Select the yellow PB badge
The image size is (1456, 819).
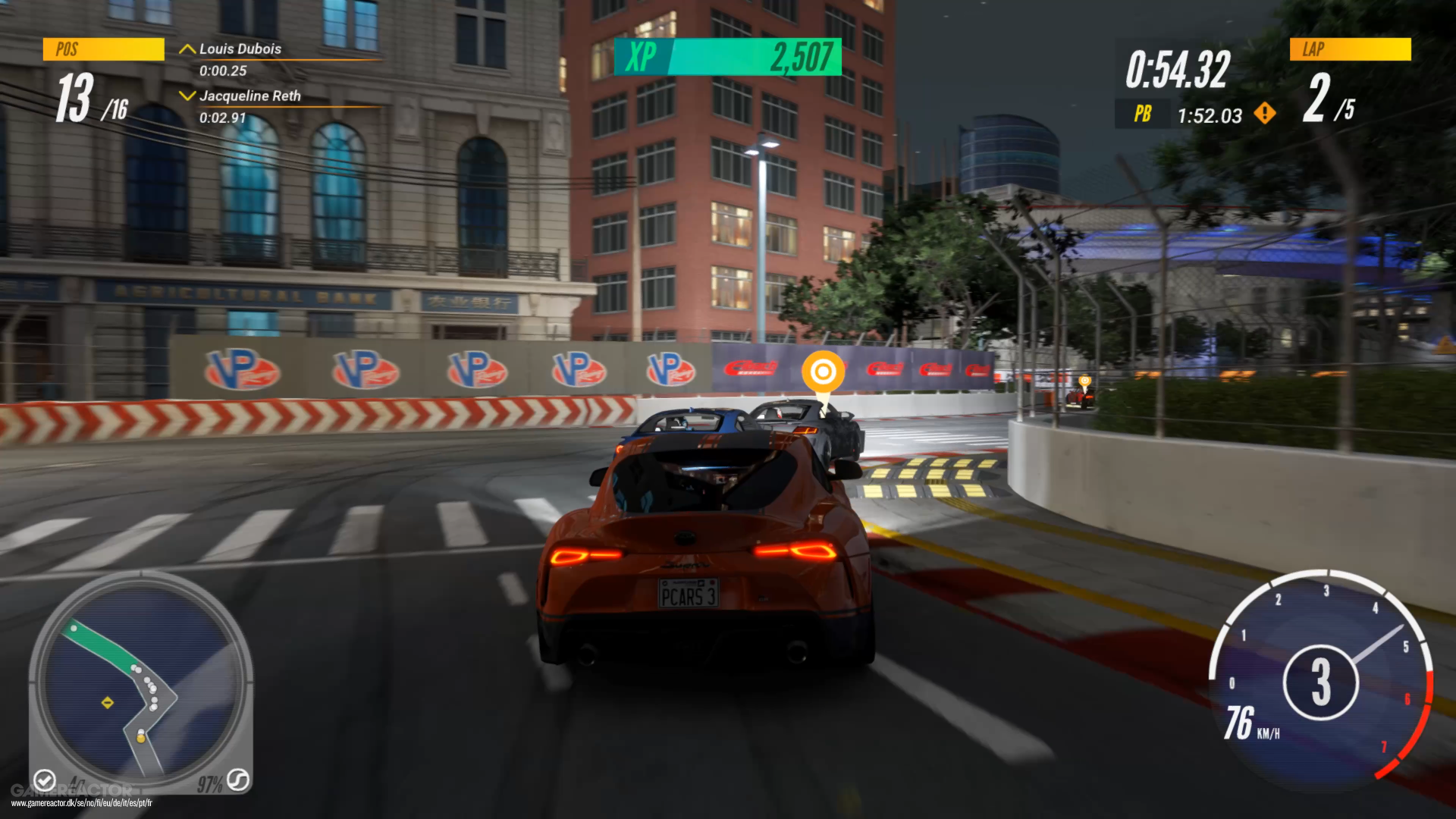click(x=1142, y=115)
